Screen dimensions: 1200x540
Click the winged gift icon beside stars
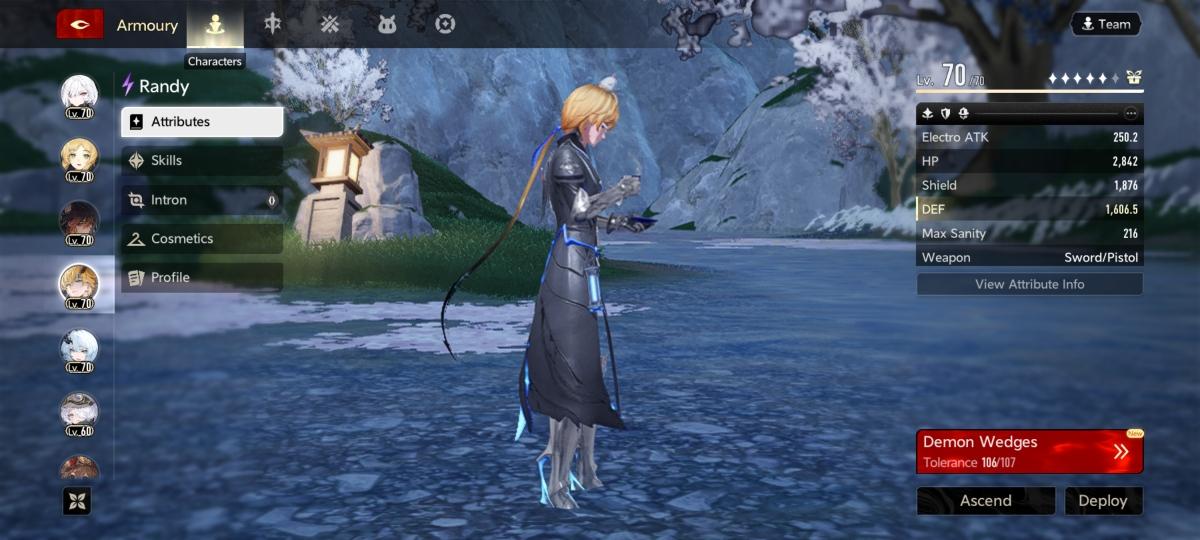[1133, 78]
